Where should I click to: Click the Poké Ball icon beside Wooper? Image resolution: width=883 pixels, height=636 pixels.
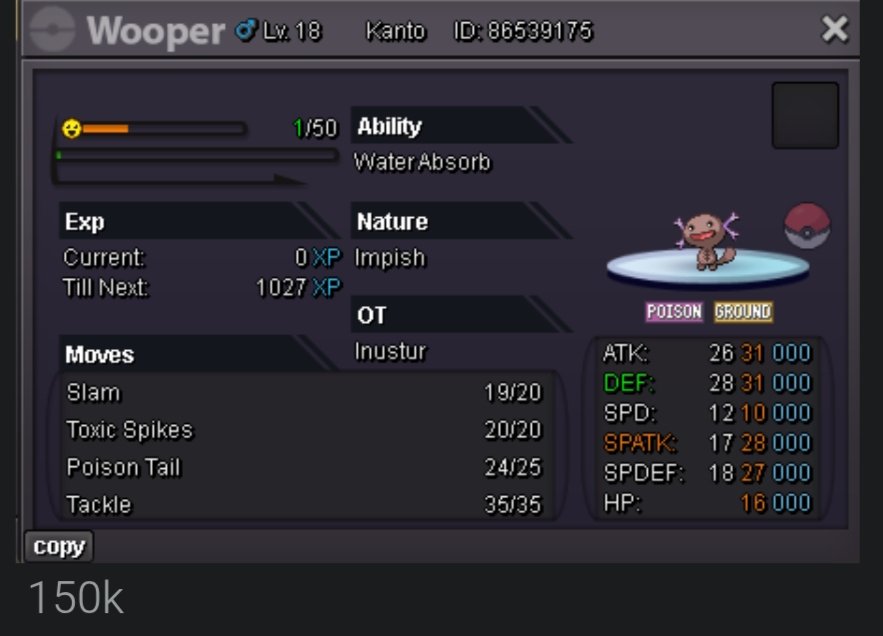click(807, 226)
